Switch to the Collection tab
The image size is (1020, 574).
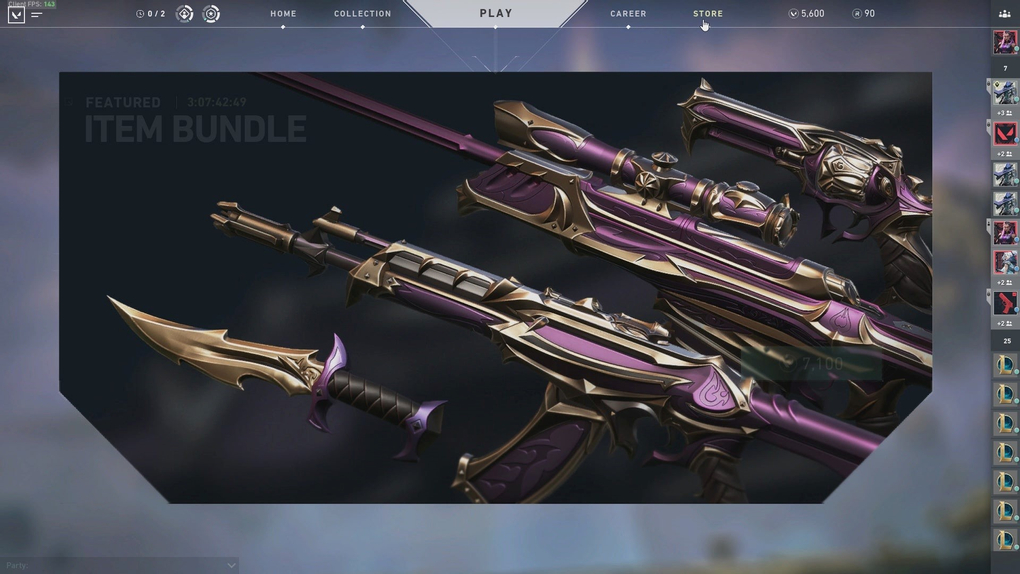coord(362,14)
